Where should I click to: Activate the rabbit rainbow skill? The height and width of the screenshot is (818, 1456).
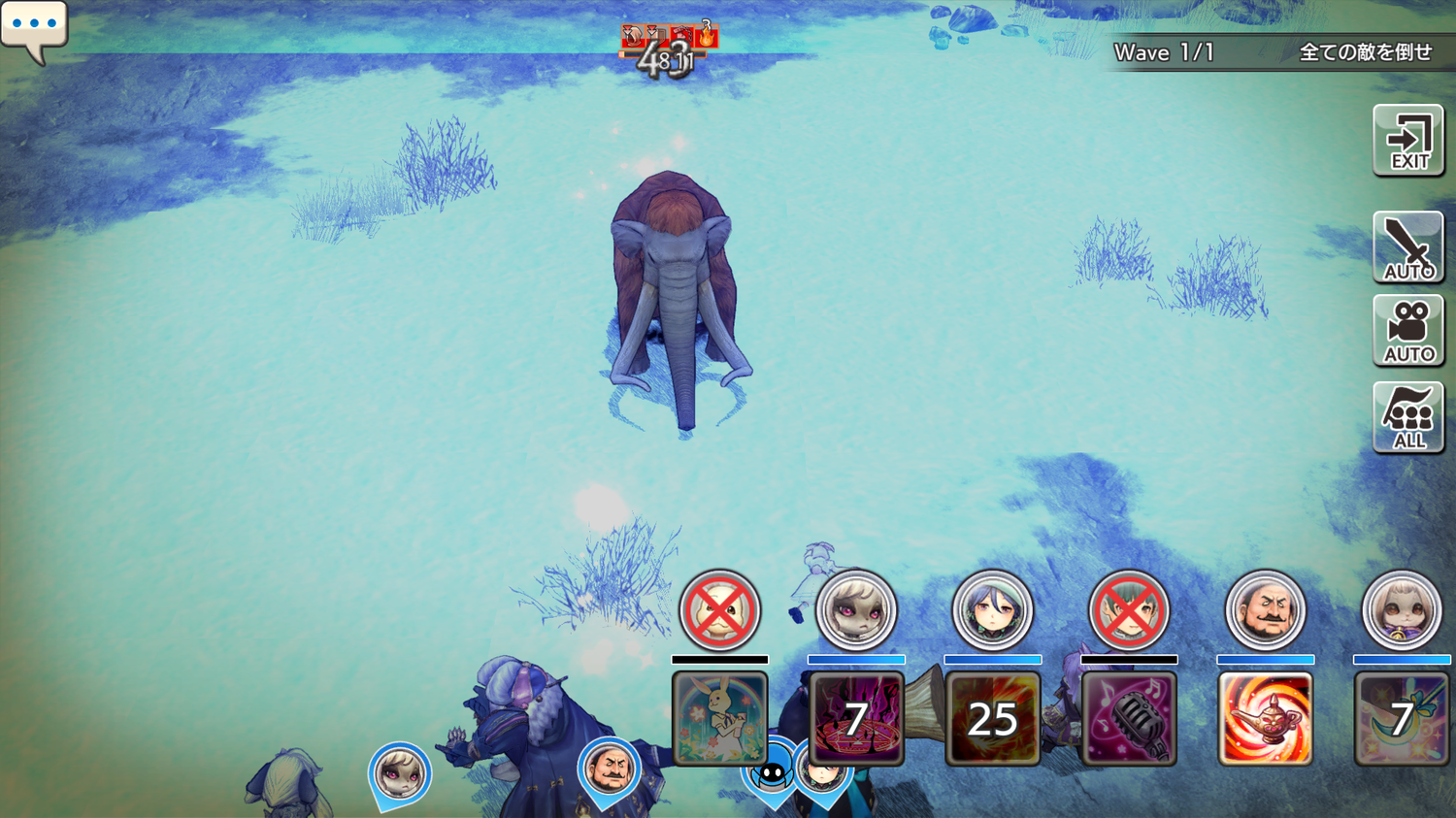[720, 718]
